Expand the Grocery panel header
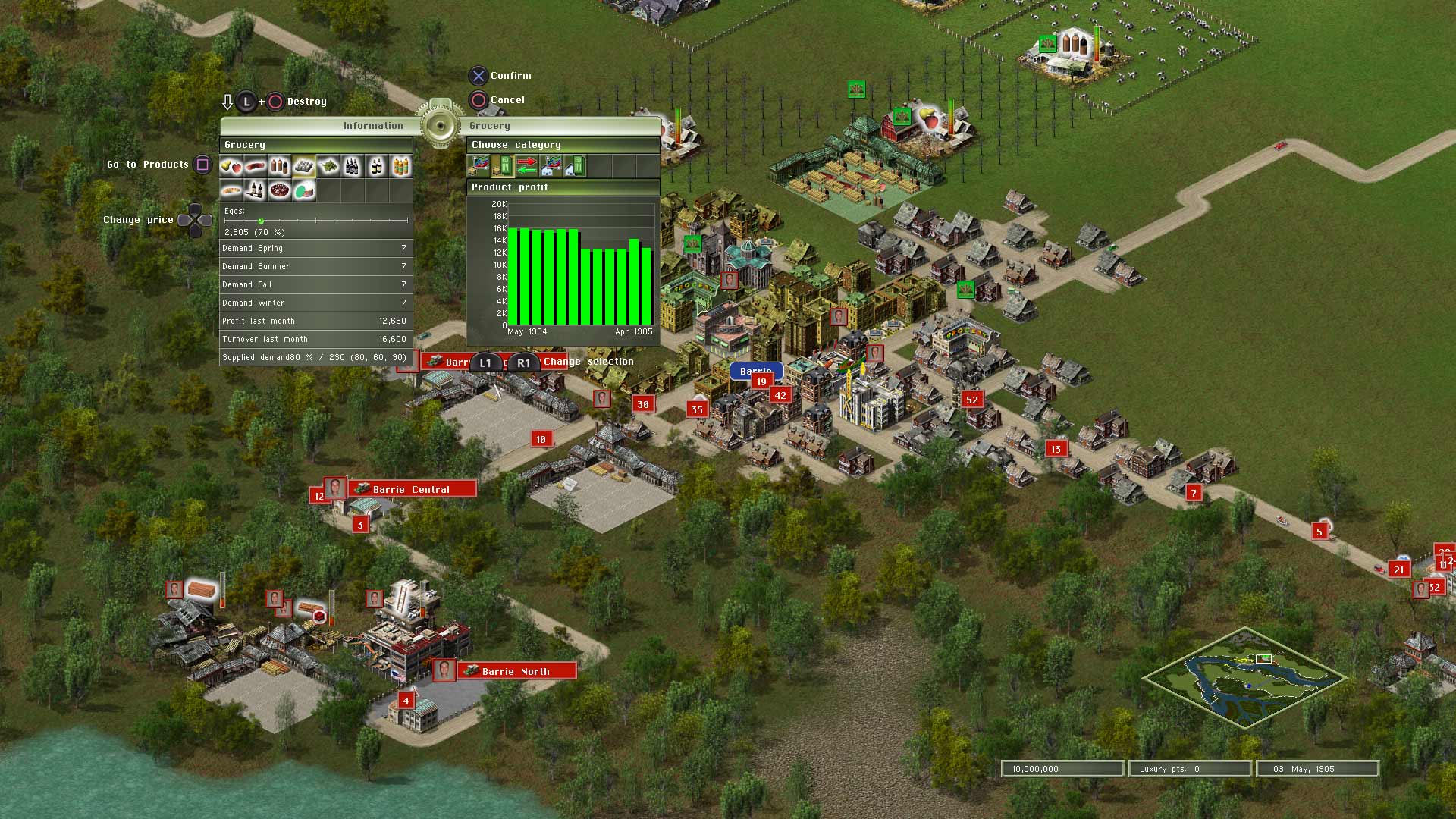1456x819 pixels. 316,144
